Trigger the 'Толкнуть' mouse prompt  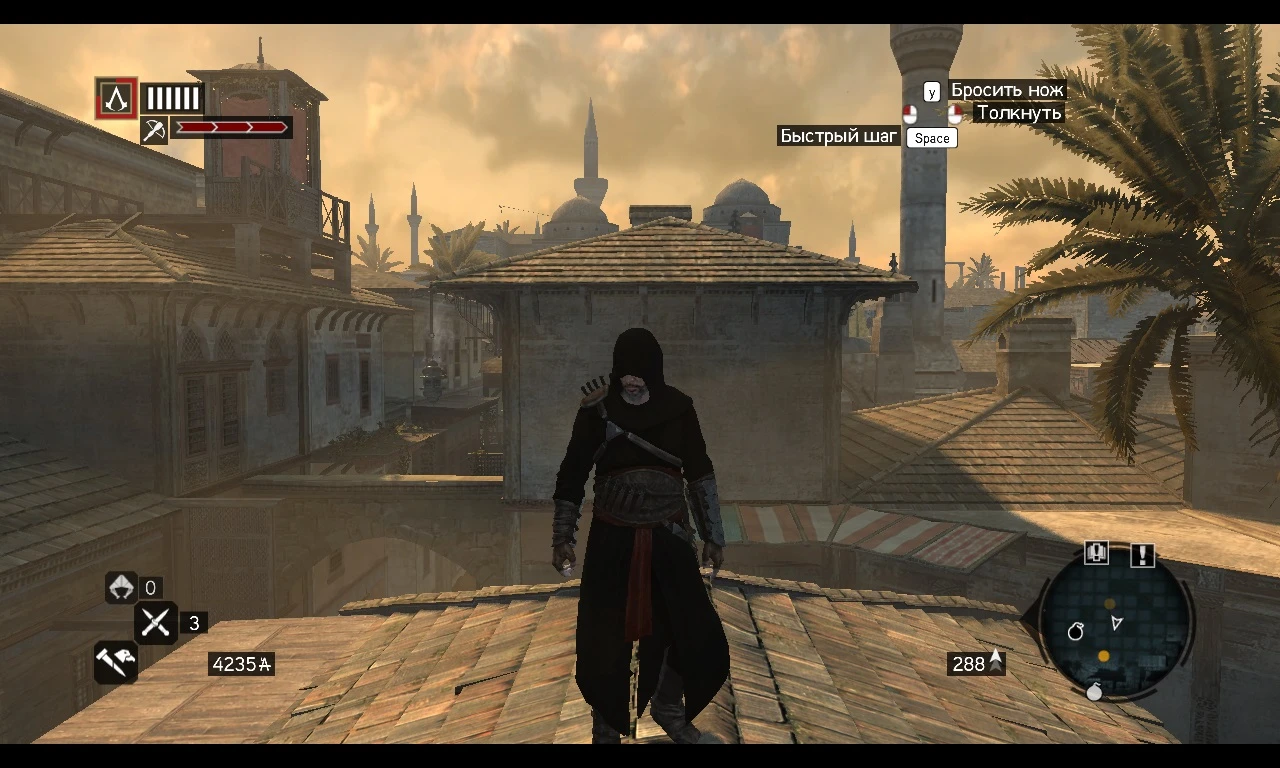point(956,113)
